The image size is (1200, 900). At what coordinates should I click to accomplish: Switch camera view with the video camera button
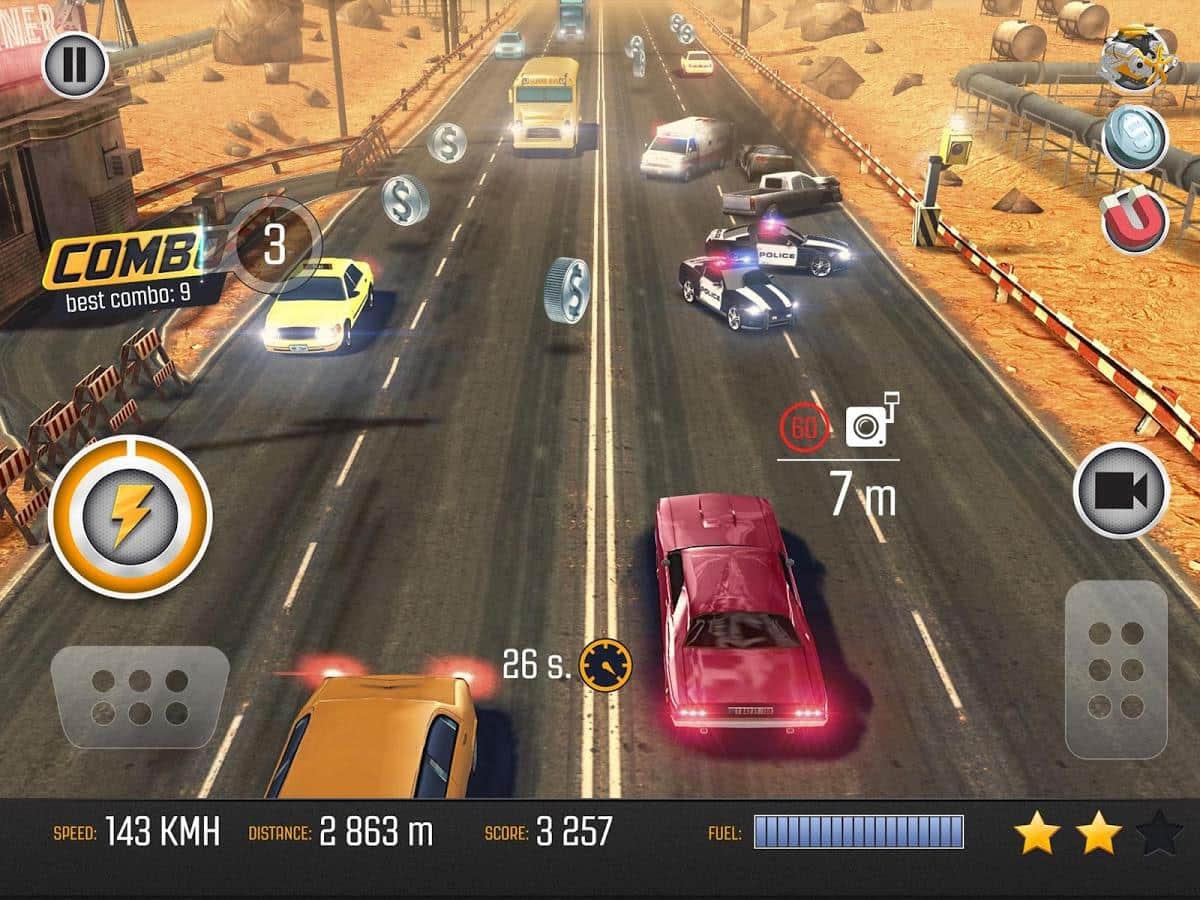click(1121, 491)
